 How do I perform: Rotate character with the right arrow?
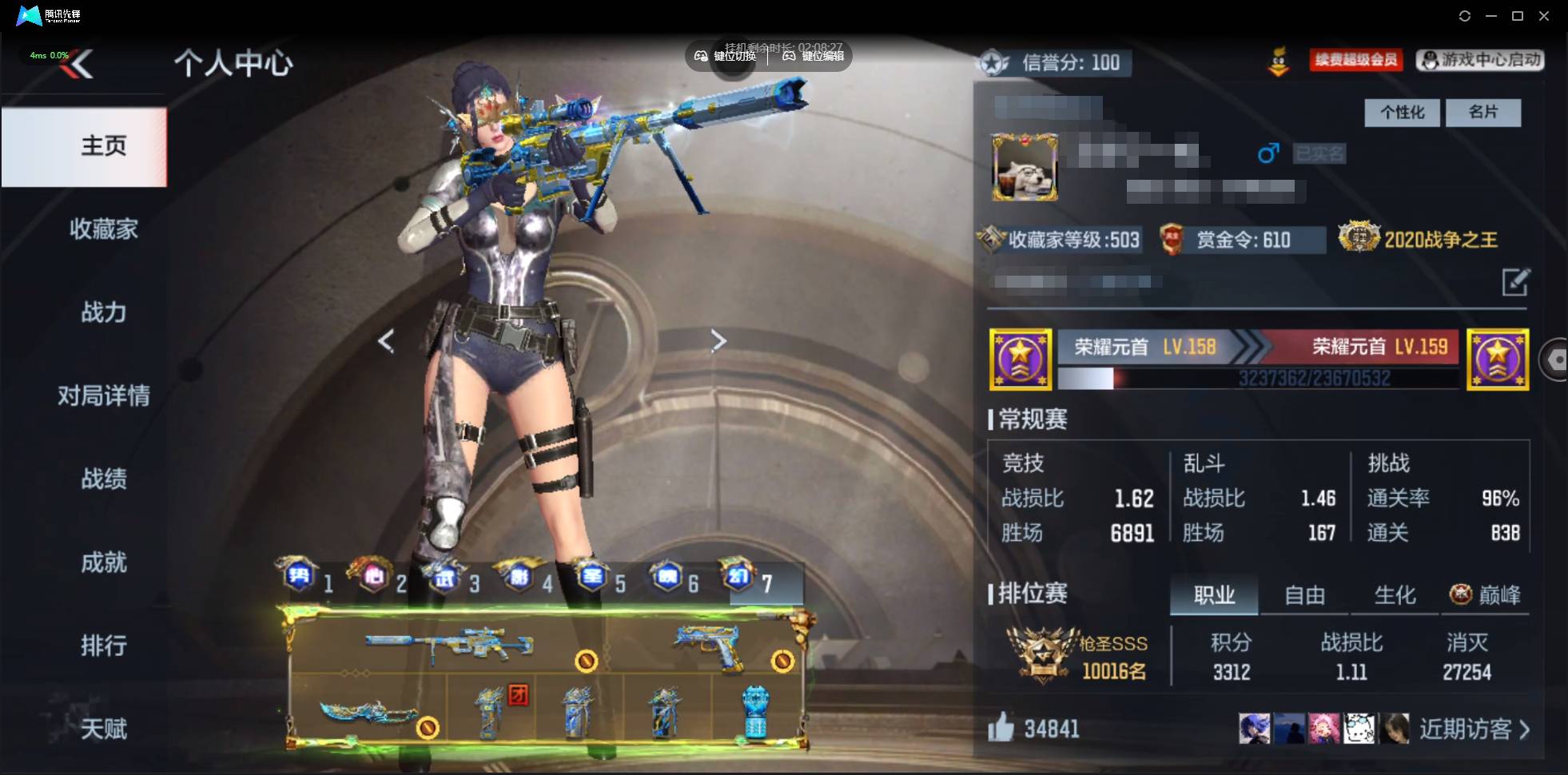coord(718,341)
